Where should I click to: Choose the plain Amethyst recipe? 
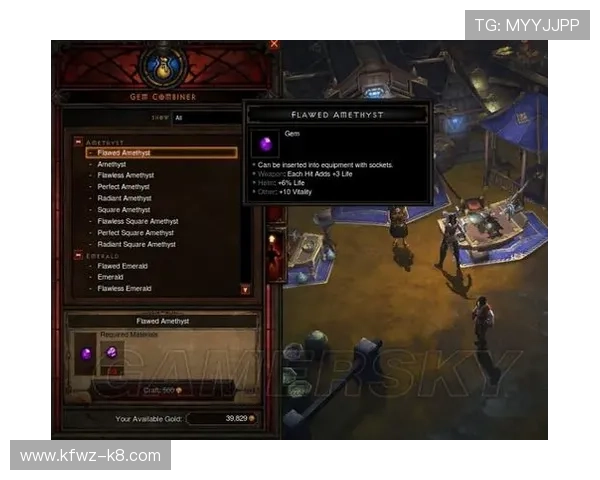click(x=112, y=164)
